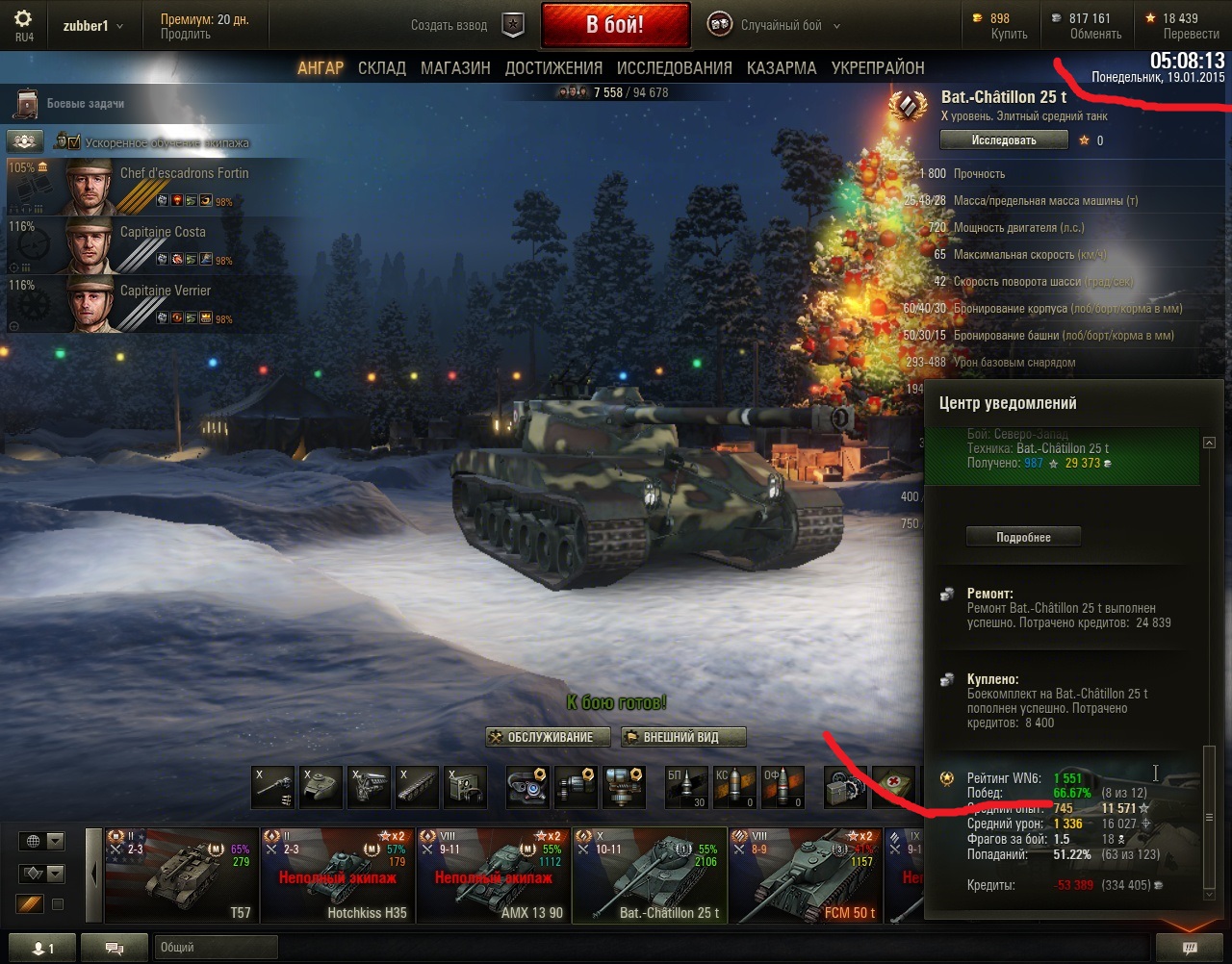Screen dimensions: 1232x964
Task: Switch to the "СКЛАД" tab
Action: pyautogui.click(x=381, y=68)
